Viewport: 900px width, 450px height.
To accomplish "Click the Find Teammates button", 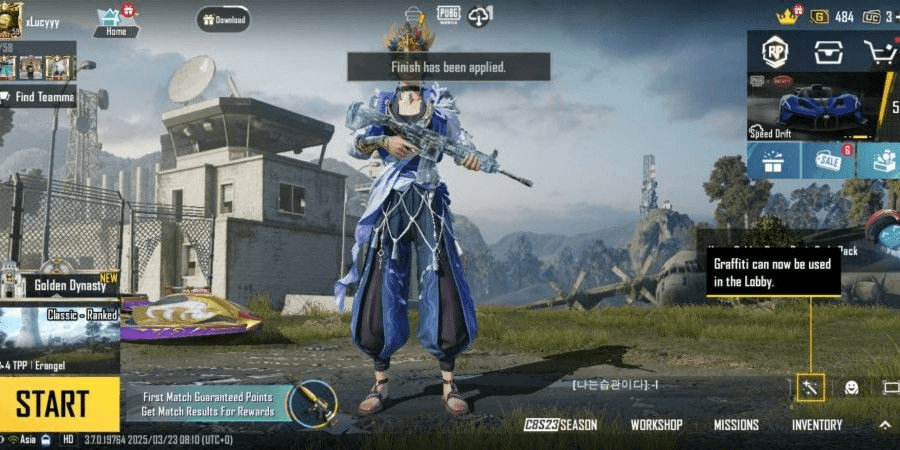I will (38, 97).
